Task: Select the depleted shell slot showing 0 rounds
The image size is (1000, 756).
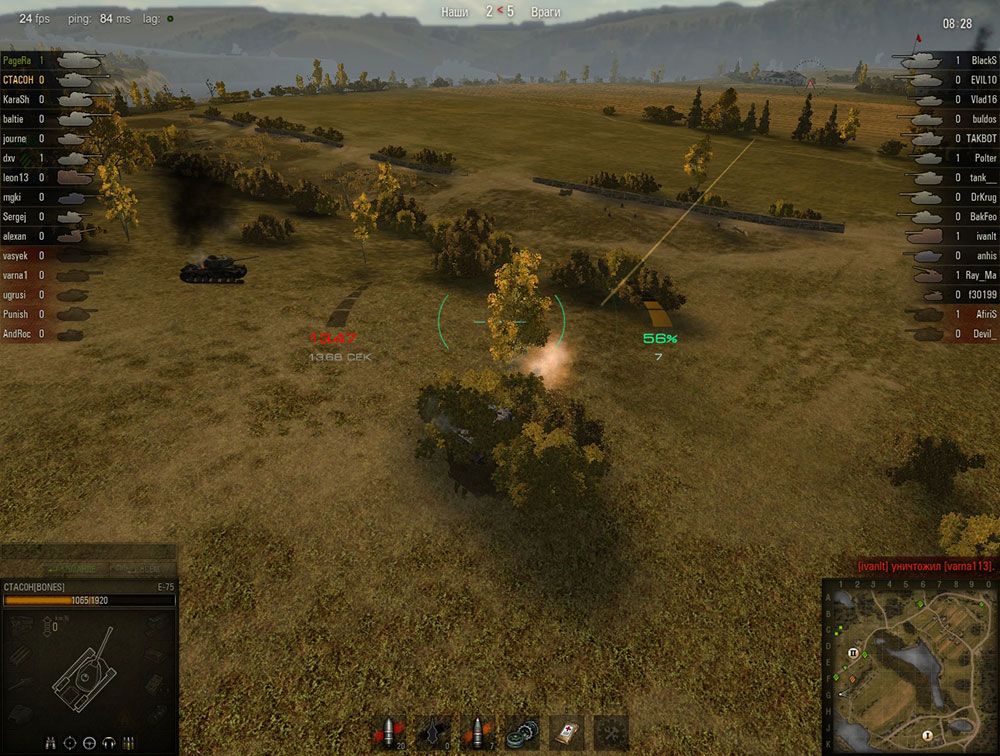Action: 432,732
